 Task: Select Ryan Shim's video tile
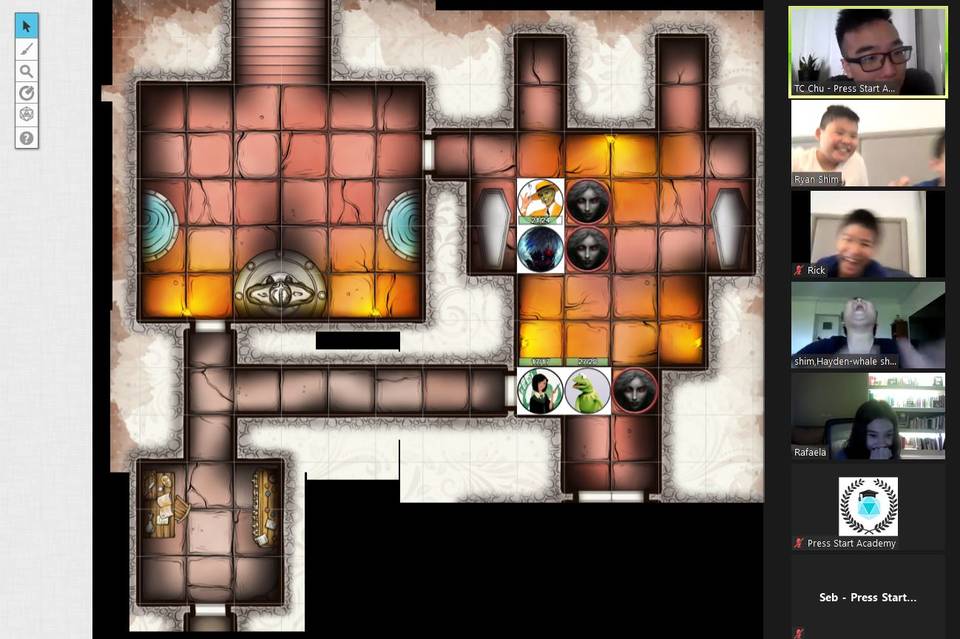coord(867,143)
